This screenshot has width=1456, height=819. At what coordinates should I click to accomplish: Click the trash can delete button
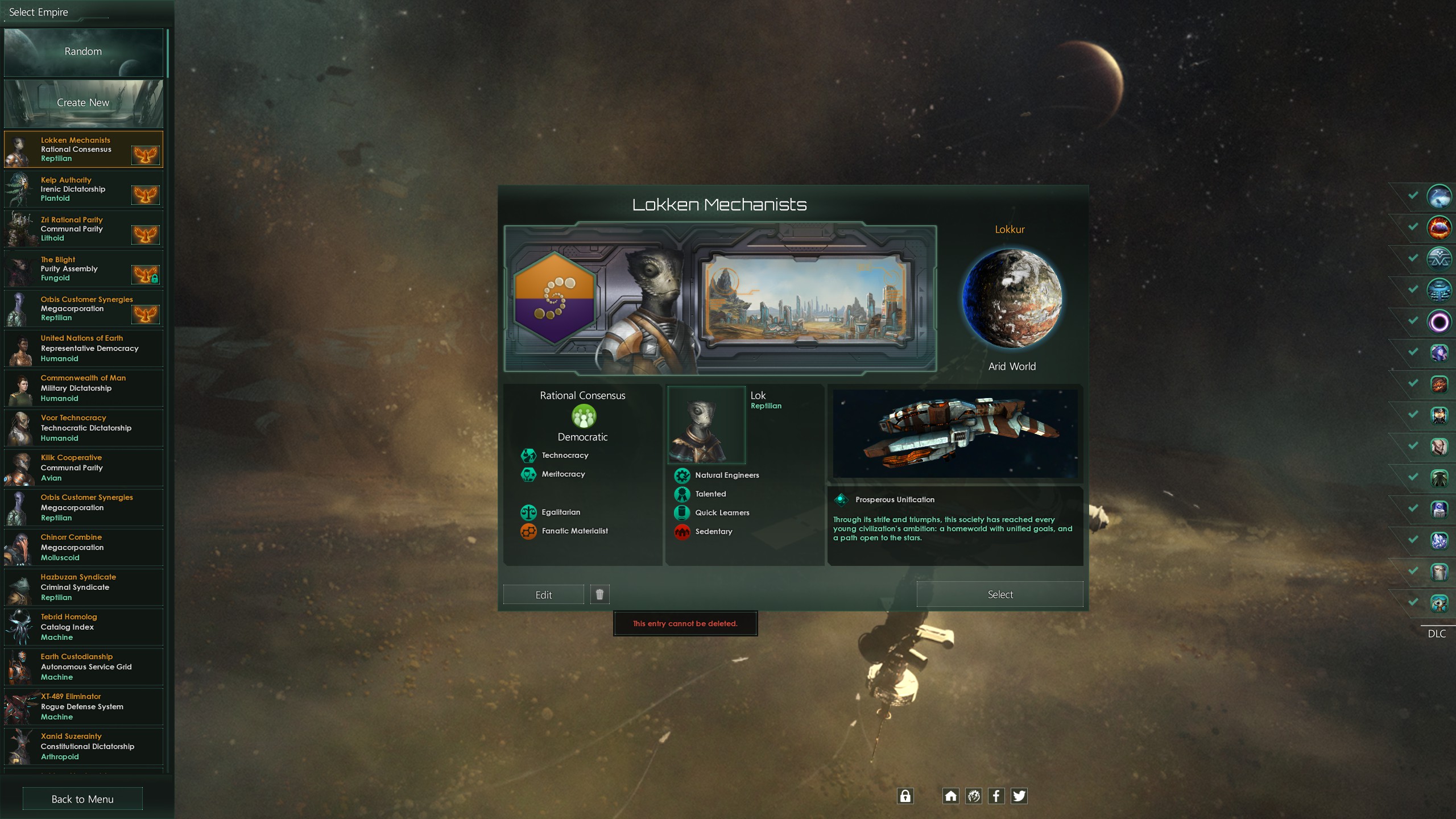pyautogui.click(x=599, y=594)
